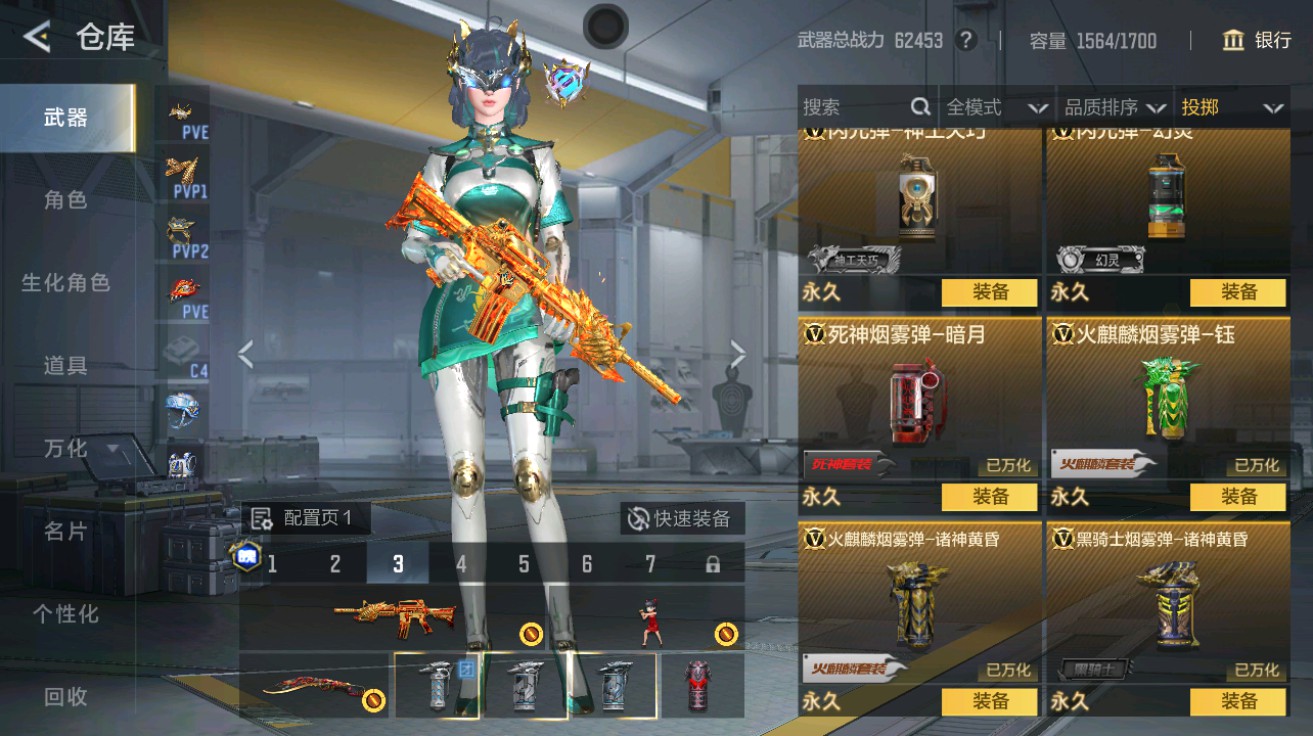Equip the 火麒麟烟雾弹-钰 smoke grenade

[x=1239, y=497]
